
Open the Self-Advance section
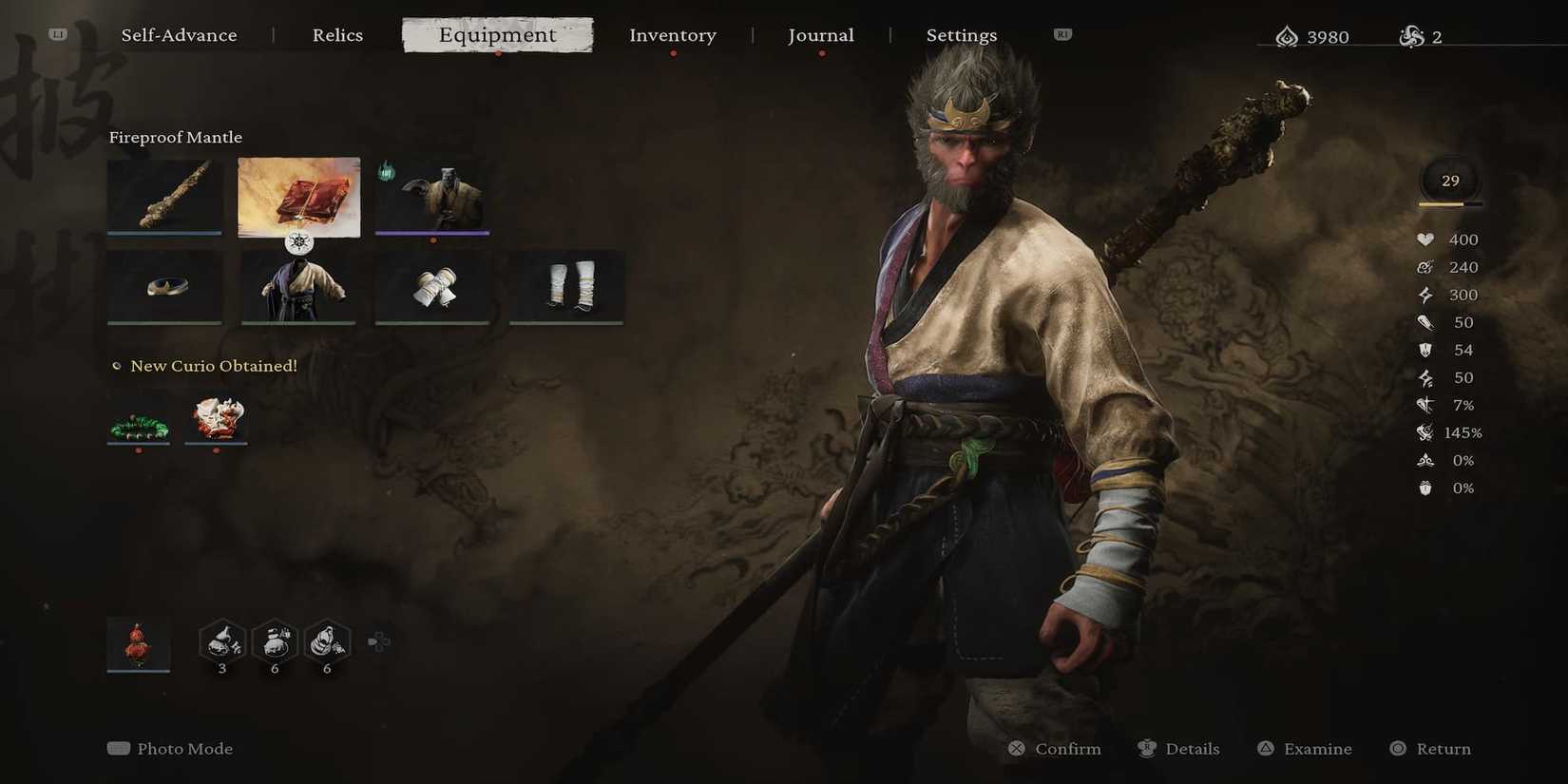[x=180, y=35]
